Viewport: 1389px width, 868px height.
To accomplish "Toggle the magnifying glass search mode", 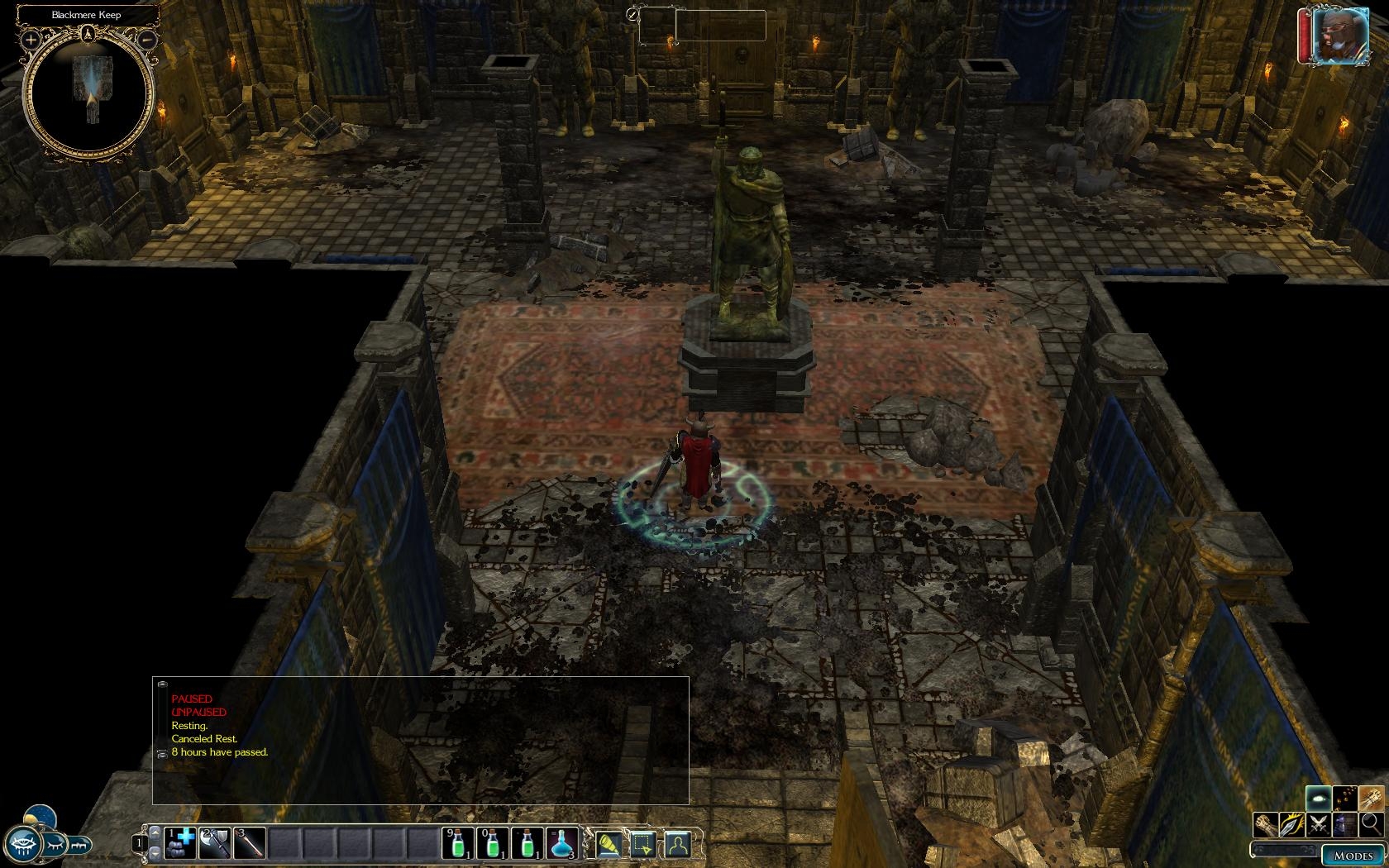I will (x=1371, y=823).
